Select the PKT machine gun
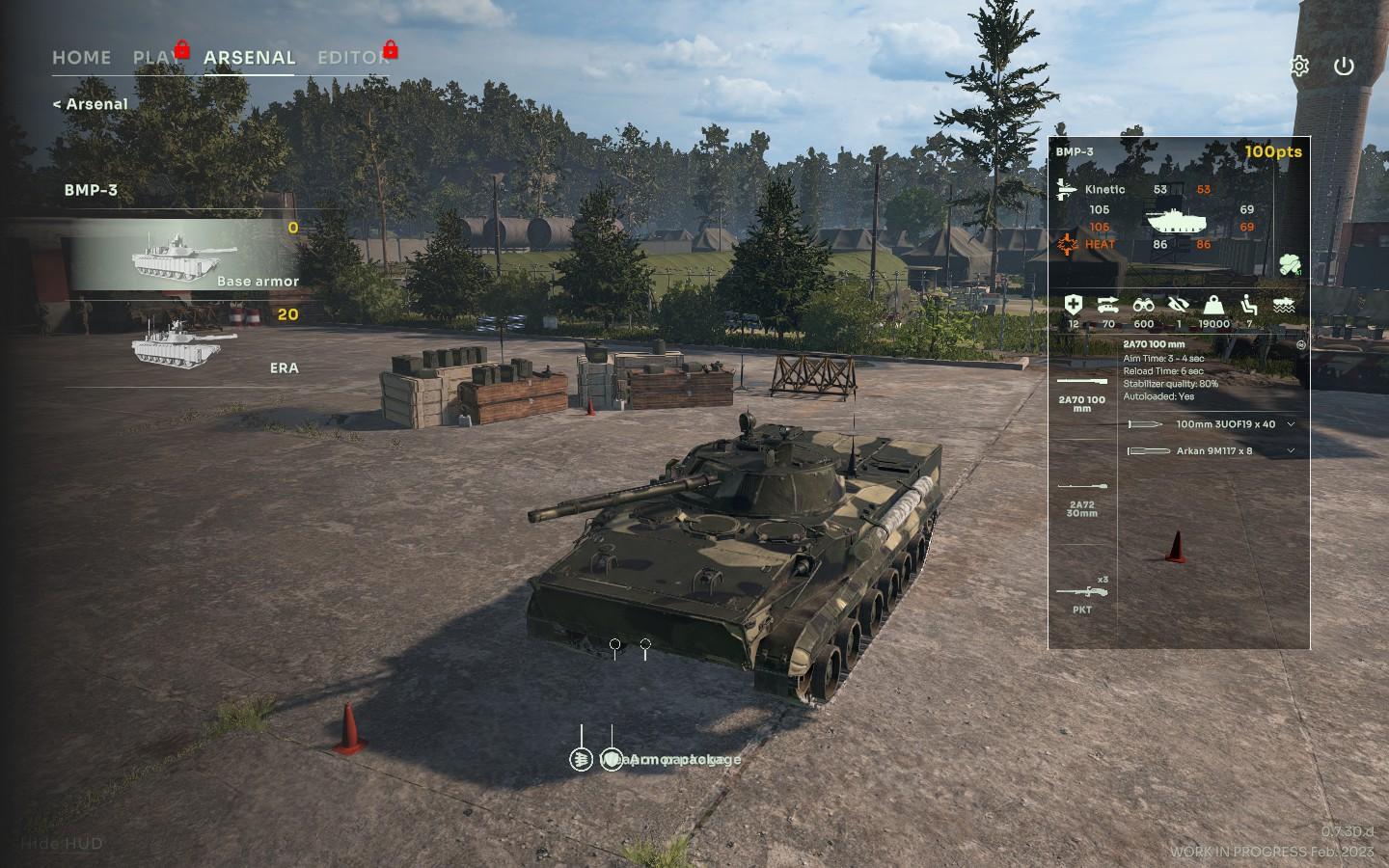Screen dimensions: 1389x868 point(1082,596)
